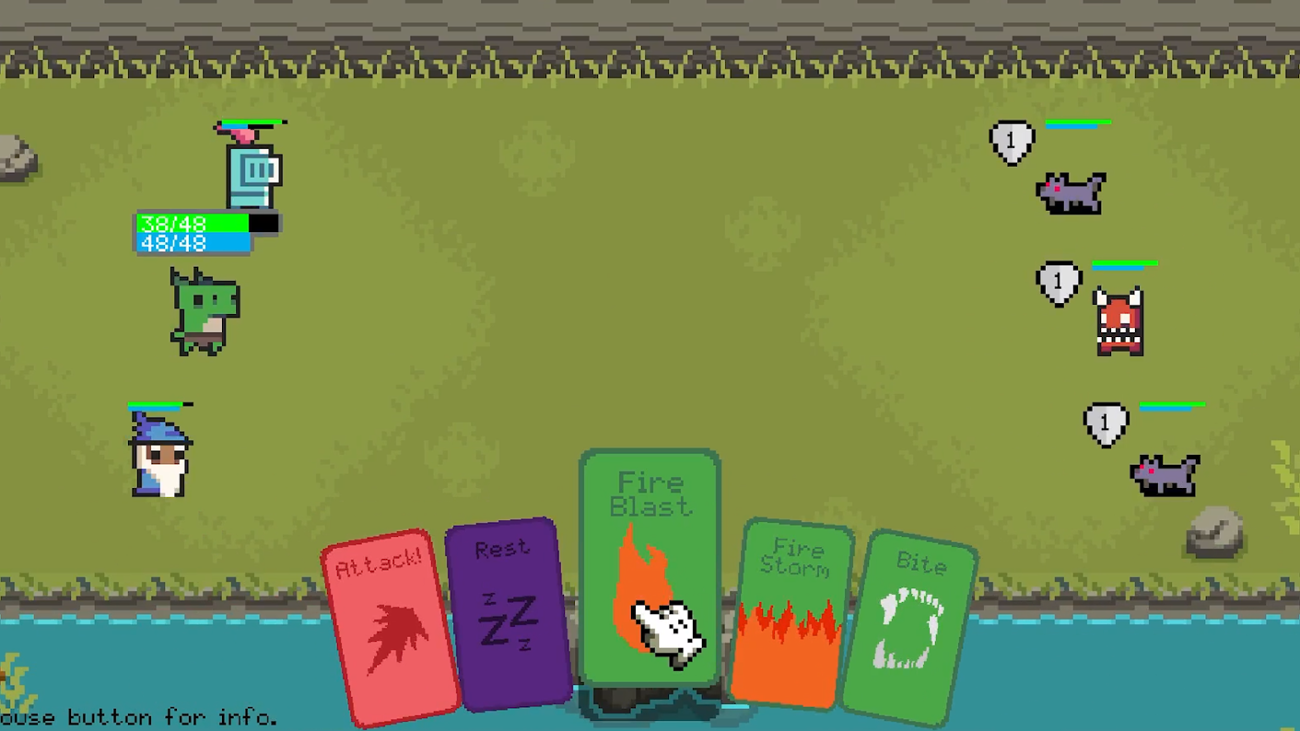
Task: Click the shield badge near the bottom cat
Action: point(1104,423)
